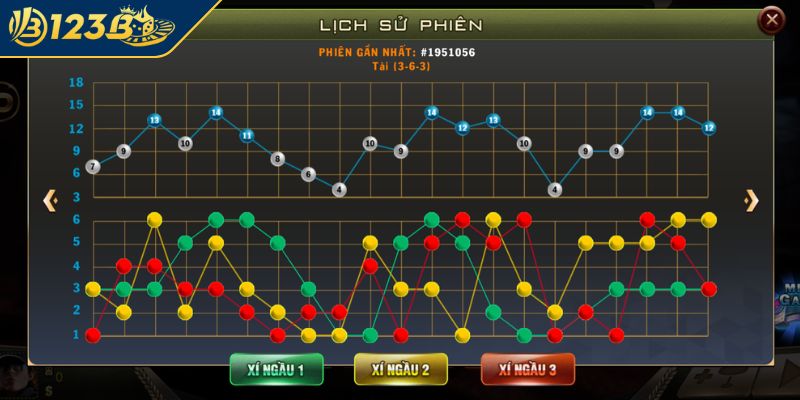Go to previous history page with left arrow
Image resolution: width=800 pixels, height=400 pixels.
[50, 200]
